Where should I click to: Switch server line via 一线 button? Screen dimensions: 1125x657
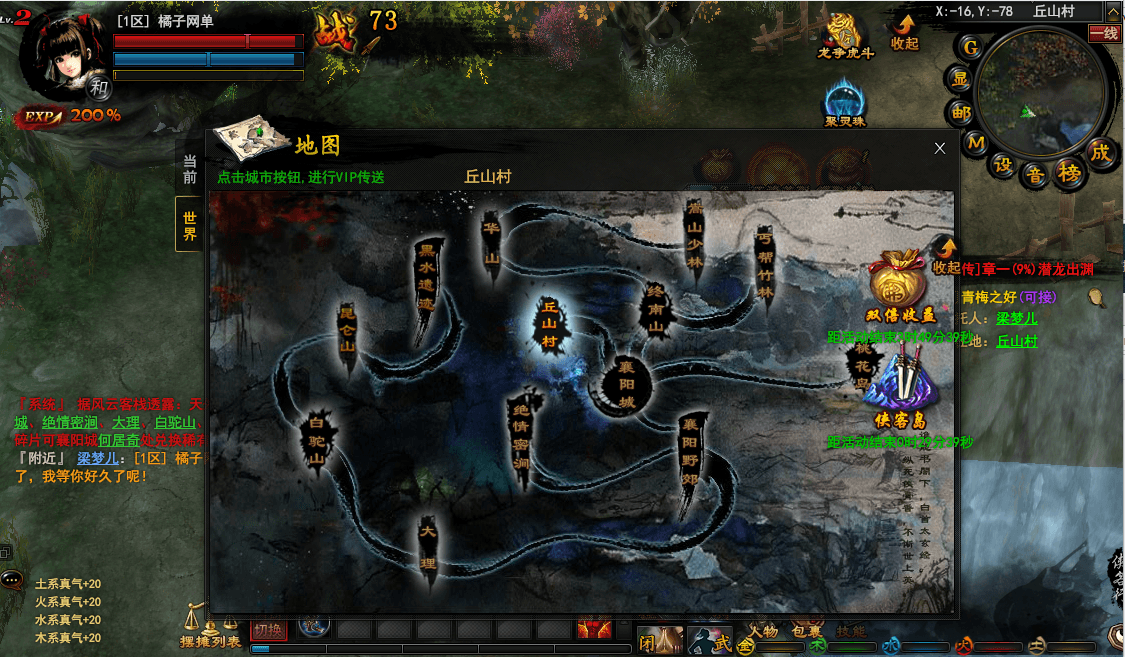pos(1104,33)
